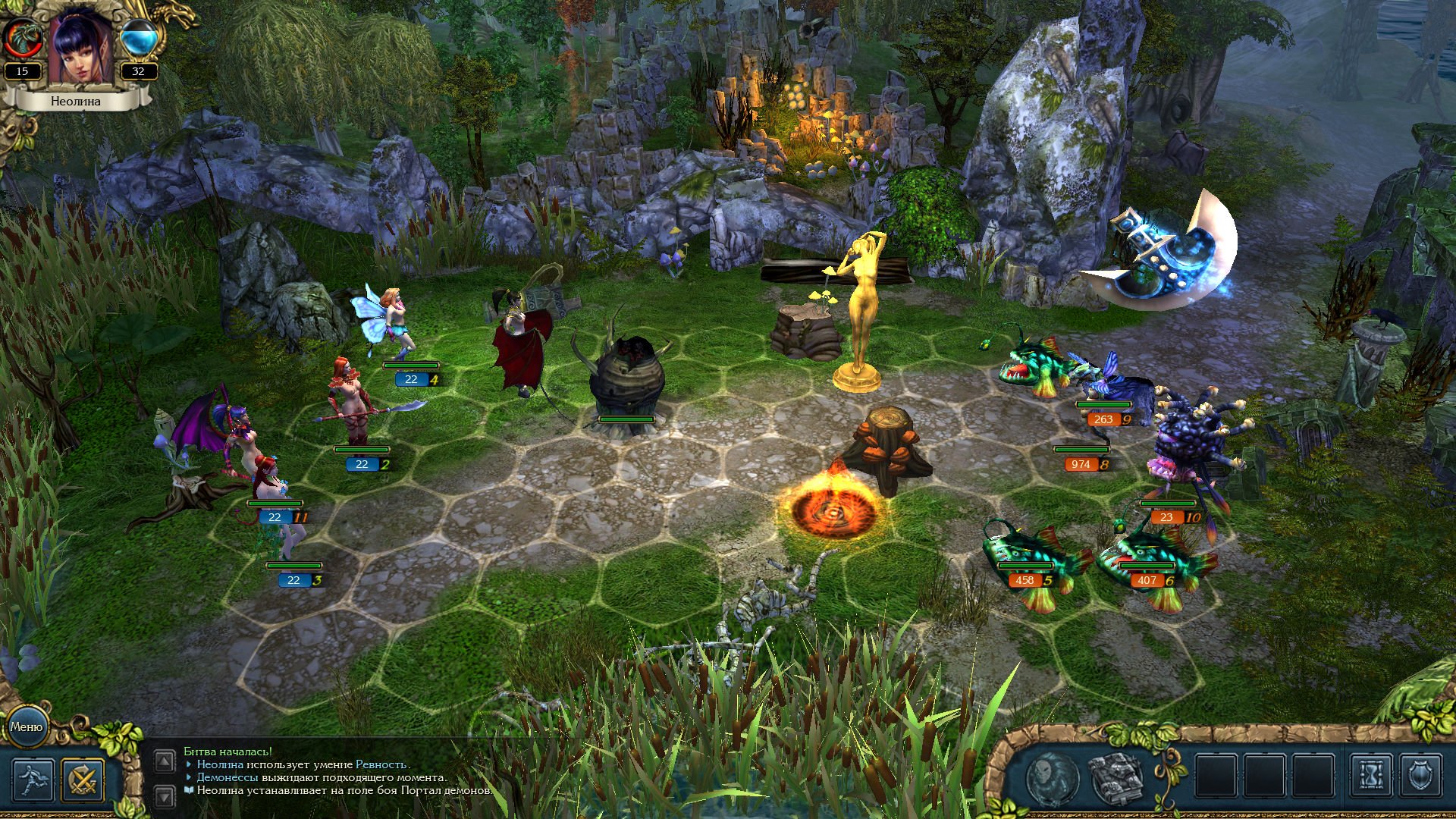This screenshot has height=819, width=1456.
Task: Click the hourglass wait button
Action: point(1371,775)
